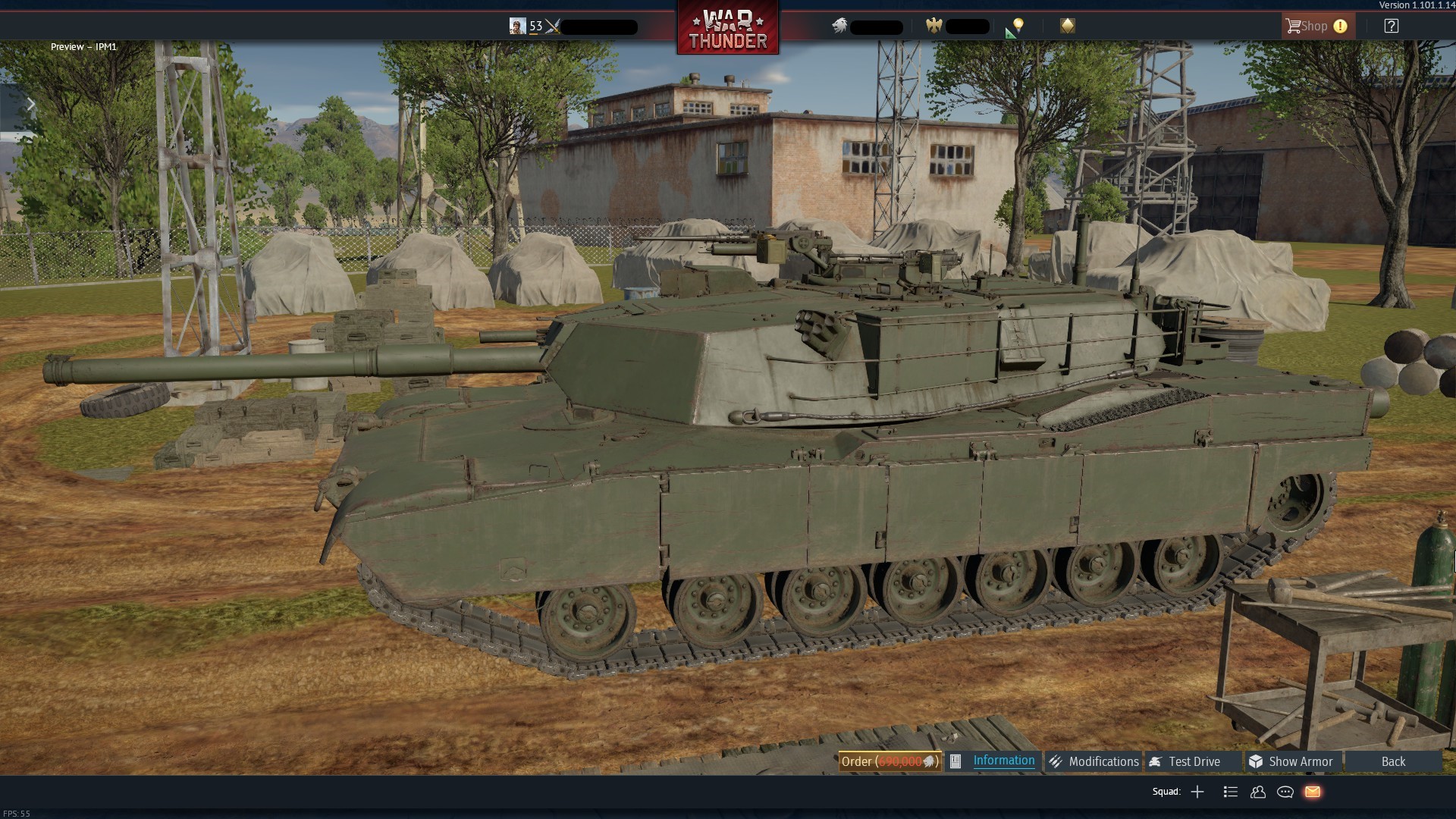Open the player profile avatar
Image resolution: width=1456 pixels, height=819 pixels.
click(x=517, y=27)
